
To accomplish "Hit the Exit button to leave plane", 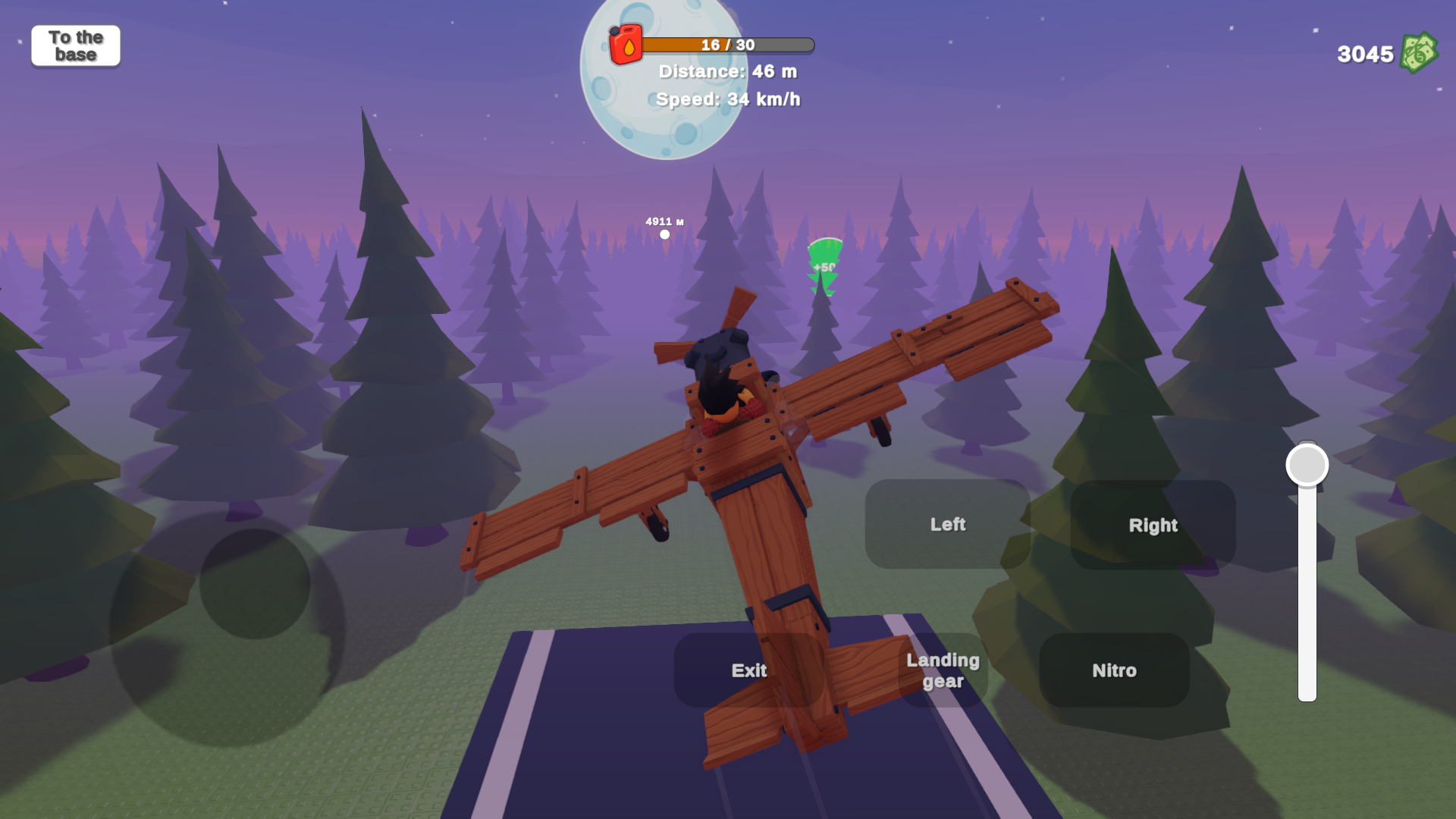I will click(x=749, y=670).
